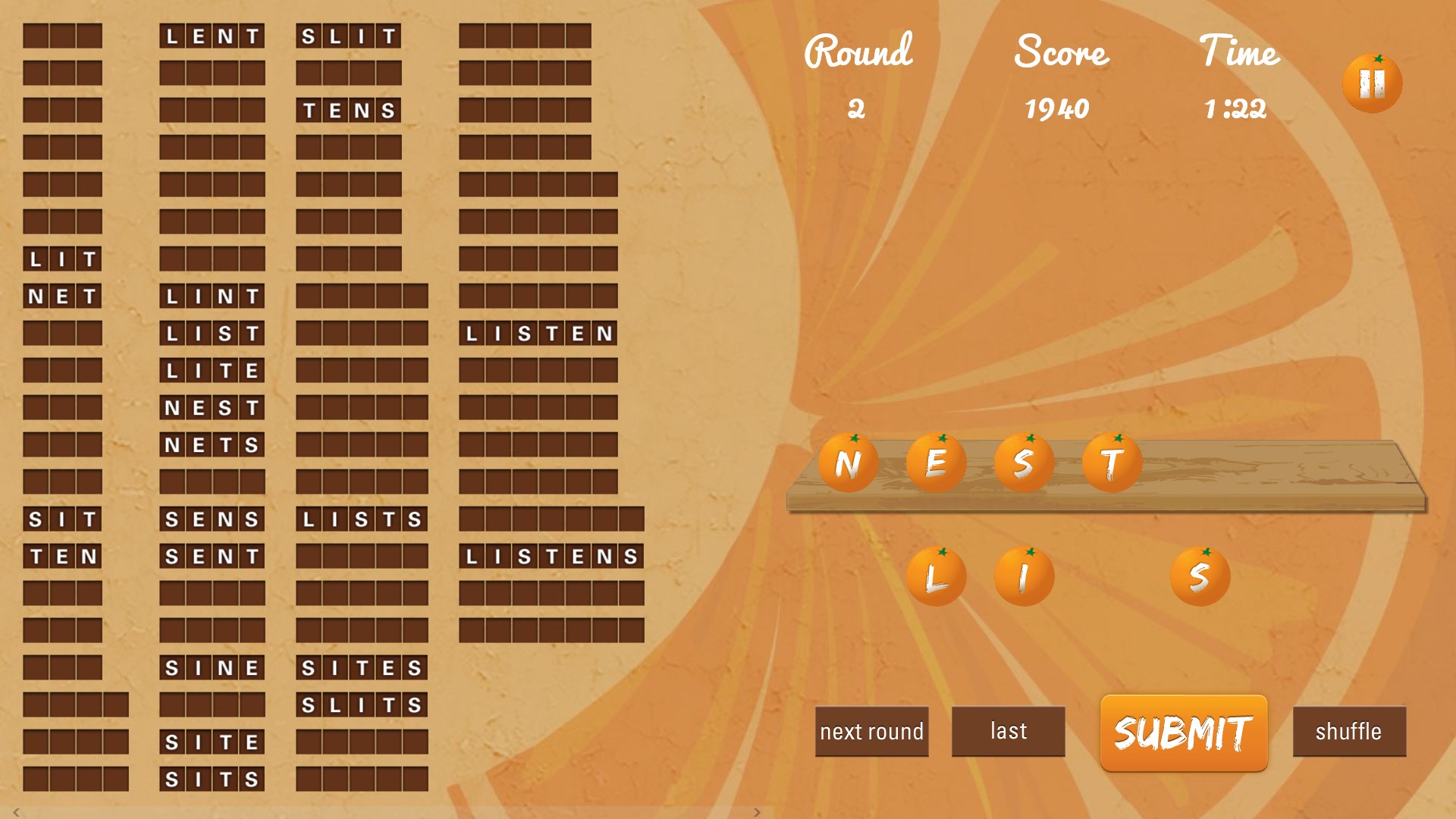The image size is (1456, 819).
Task: Remove the E orange from the shelf
Action: [936, 463]
